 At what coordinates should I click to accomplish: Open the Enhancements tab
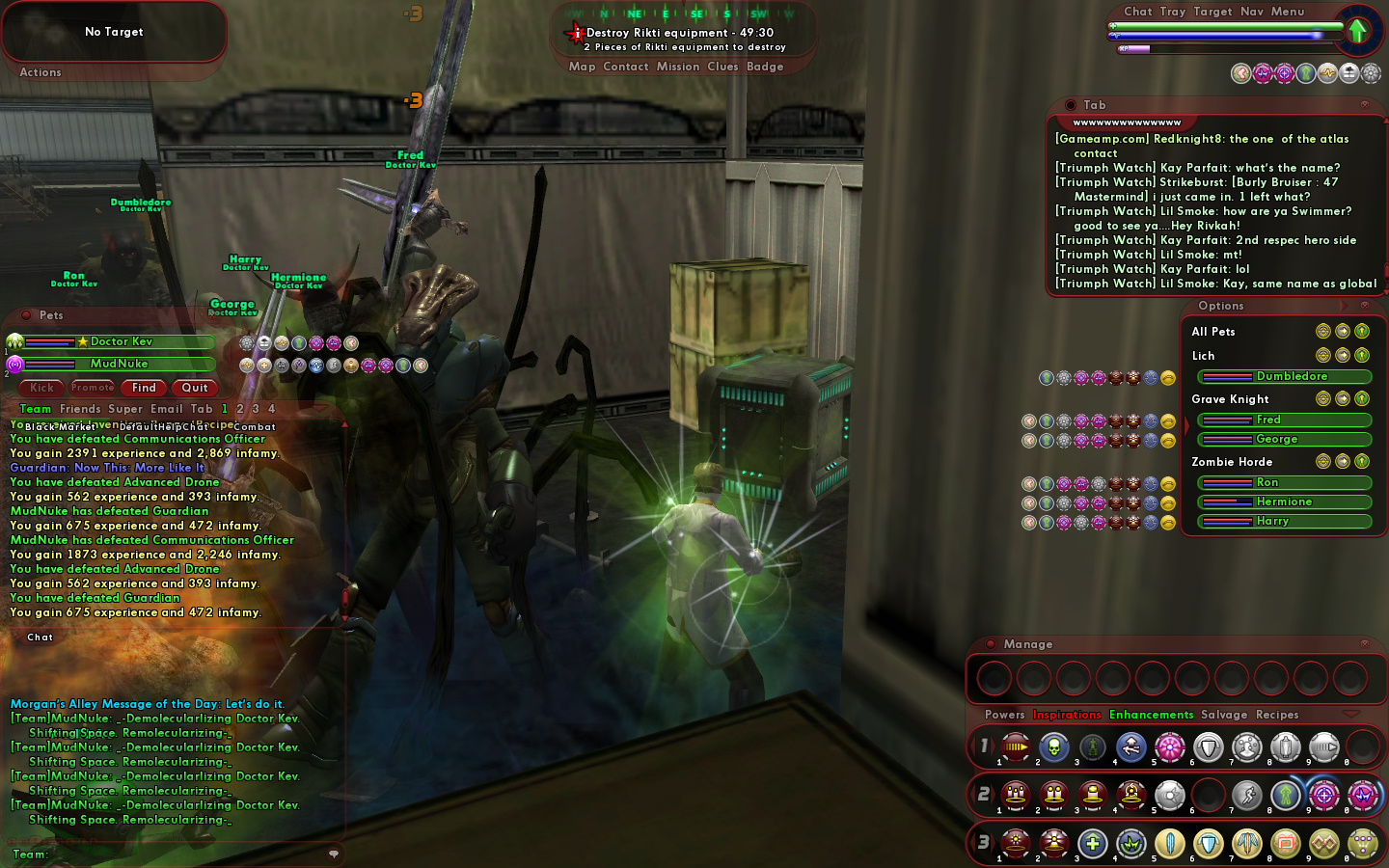[1151, 715]
